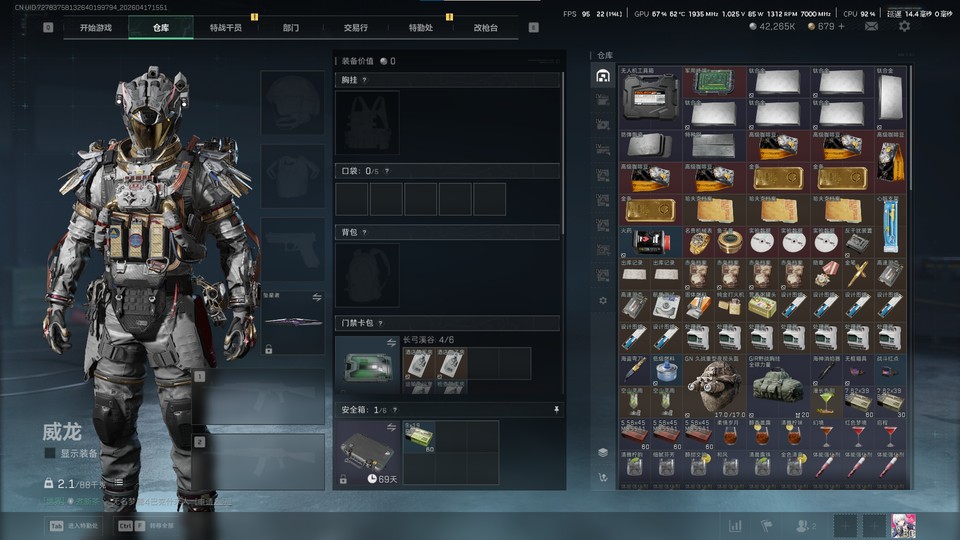Open the stash sidebar gear icon

pos(603,300)
